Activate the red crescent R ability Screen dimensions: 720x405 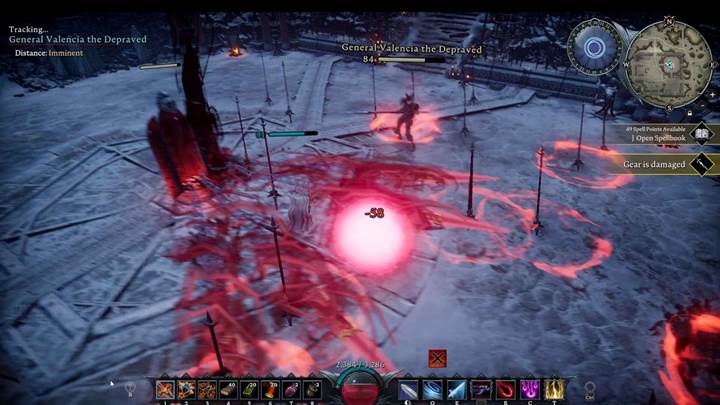506,390
